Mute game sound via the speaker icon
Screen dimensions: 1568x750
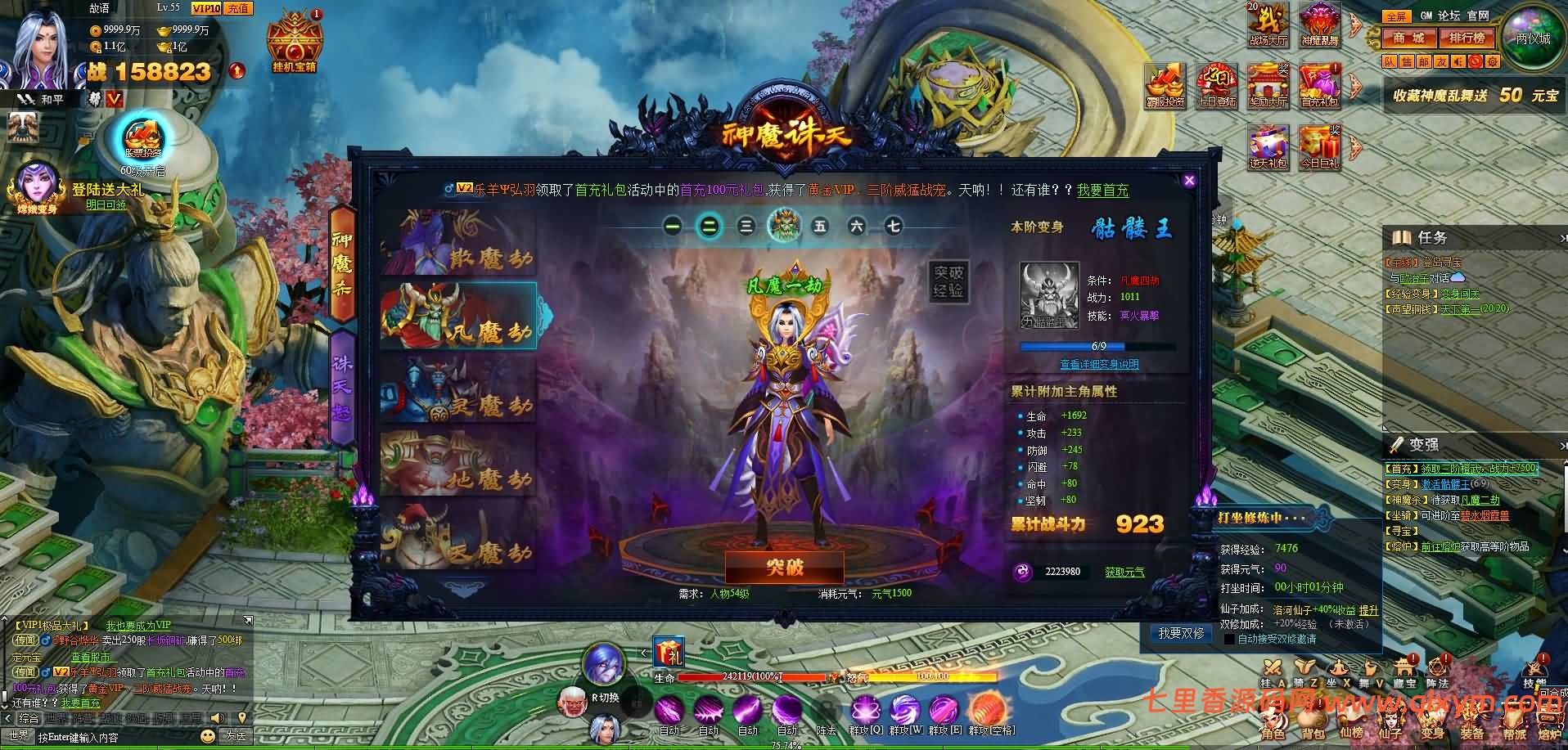coord(1458,61)
